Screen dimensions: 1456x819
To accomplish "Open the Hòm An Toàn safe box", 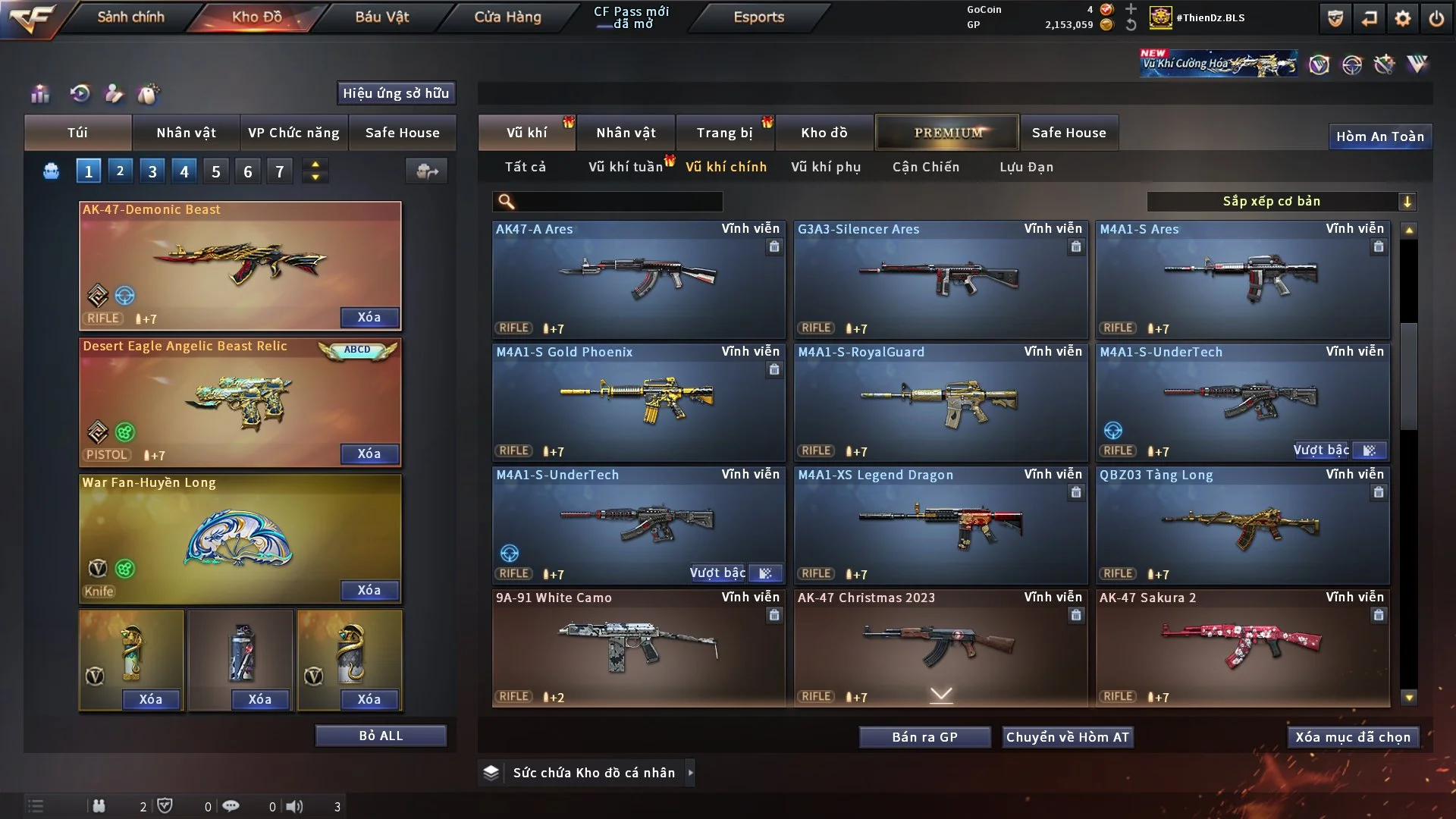I will click(1379, 136).
